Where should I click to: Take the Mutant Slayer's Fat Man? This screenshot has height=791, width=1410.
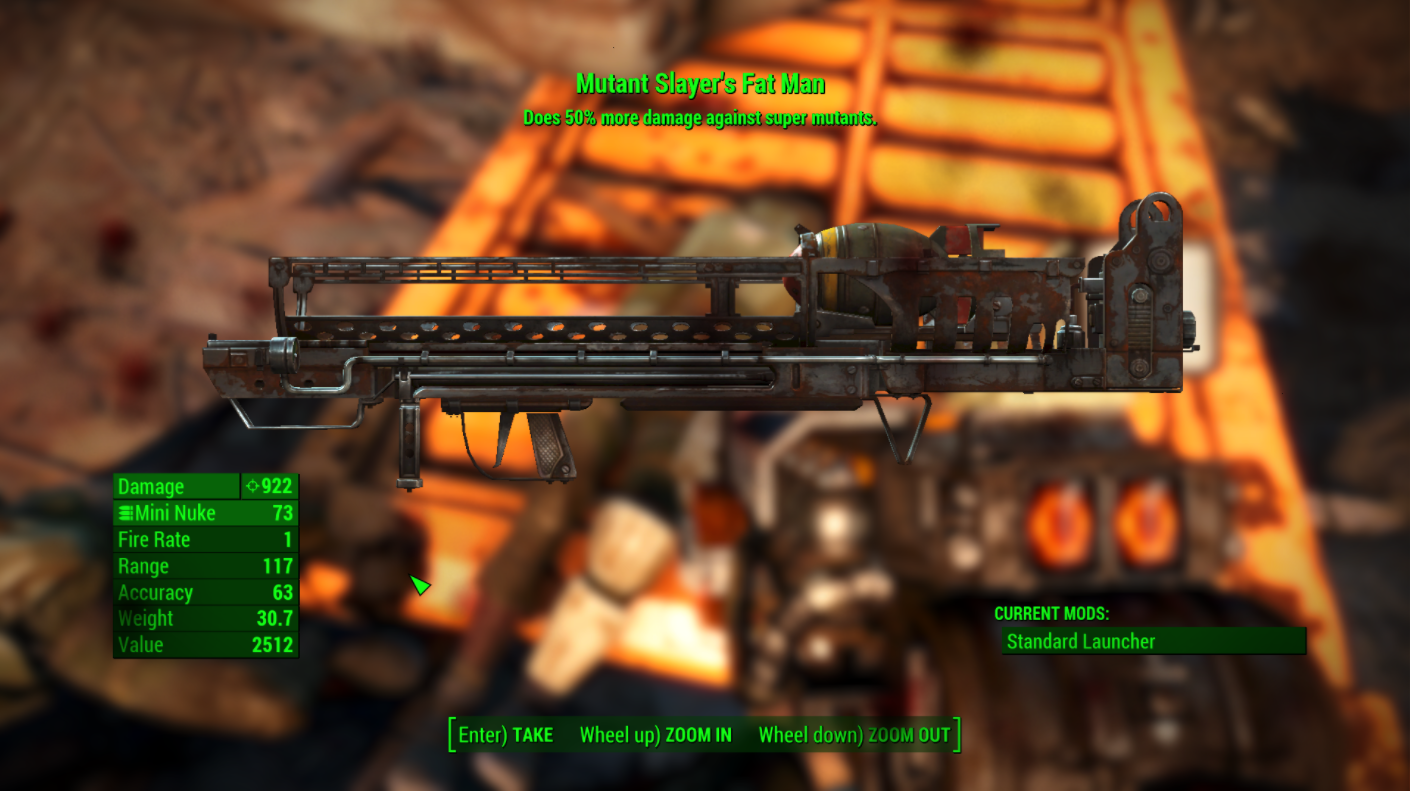(506, 735)
